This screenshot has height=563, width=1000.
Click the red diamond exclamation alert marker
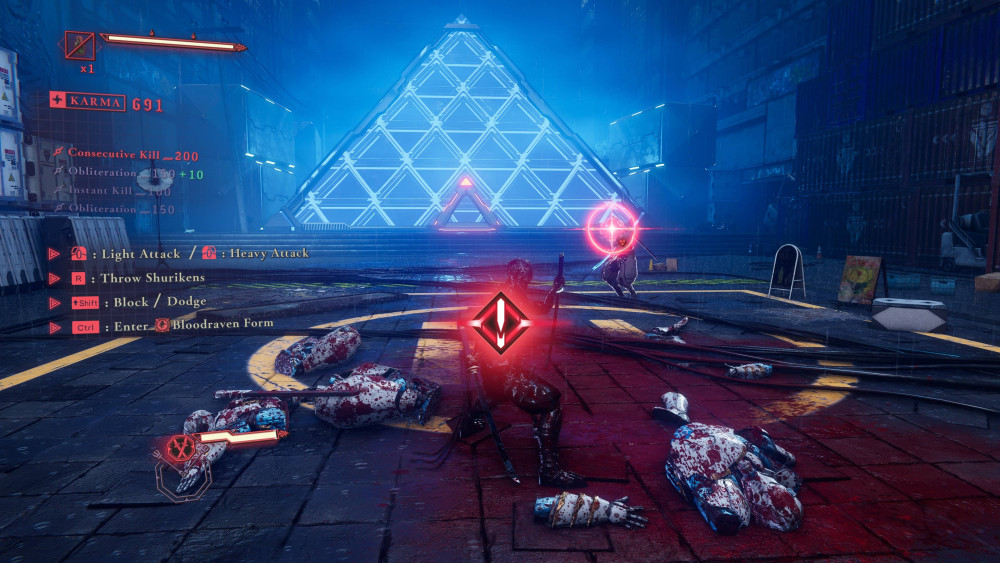point(499,322)
